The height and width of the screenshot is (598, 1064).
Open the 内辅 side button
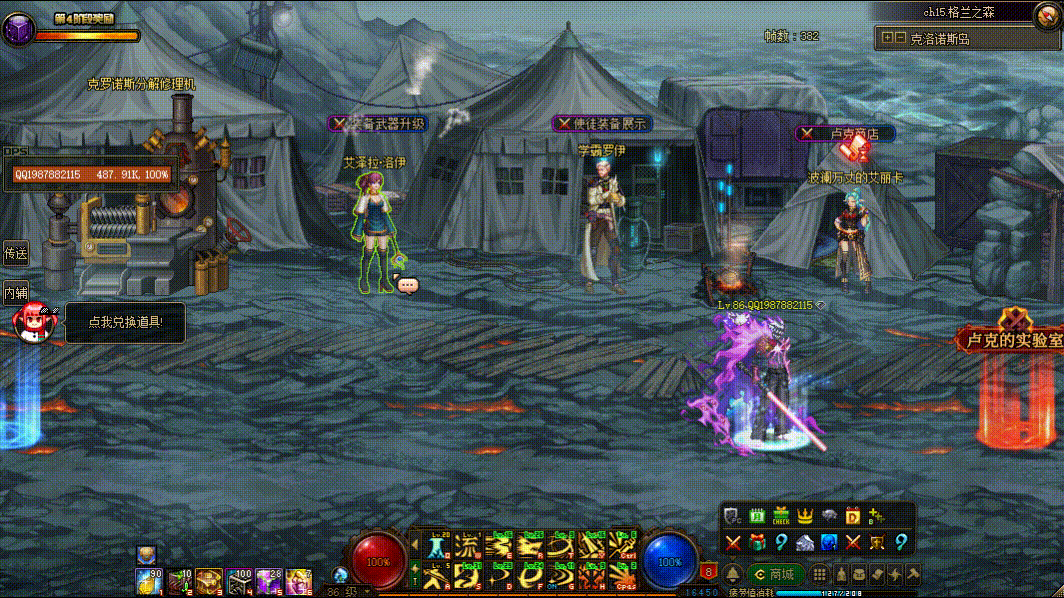coord(15,293)
